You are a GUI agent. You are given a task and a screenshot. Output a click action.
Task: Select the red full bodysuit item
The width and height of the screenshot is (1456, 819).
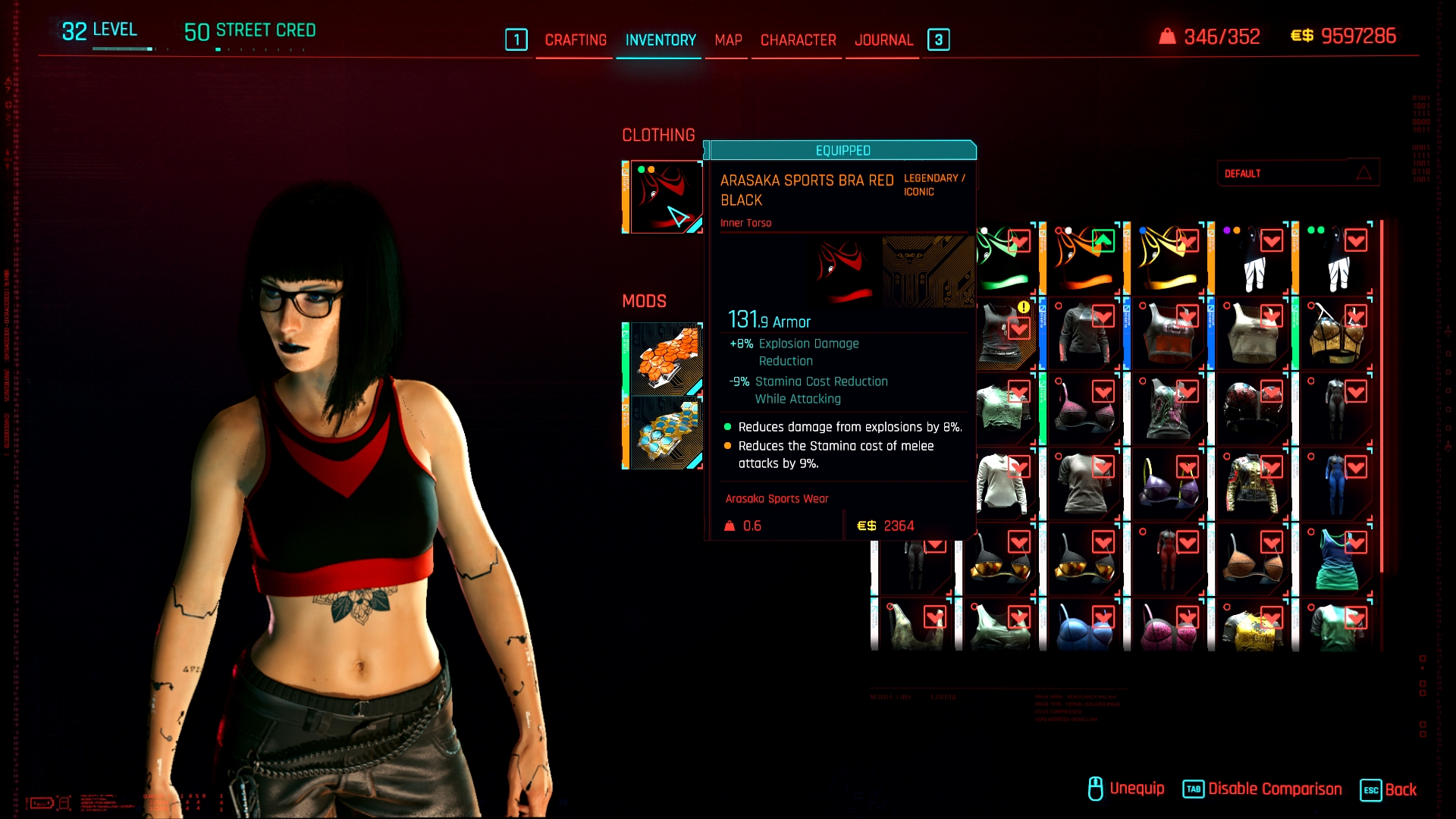(1168, 559)
